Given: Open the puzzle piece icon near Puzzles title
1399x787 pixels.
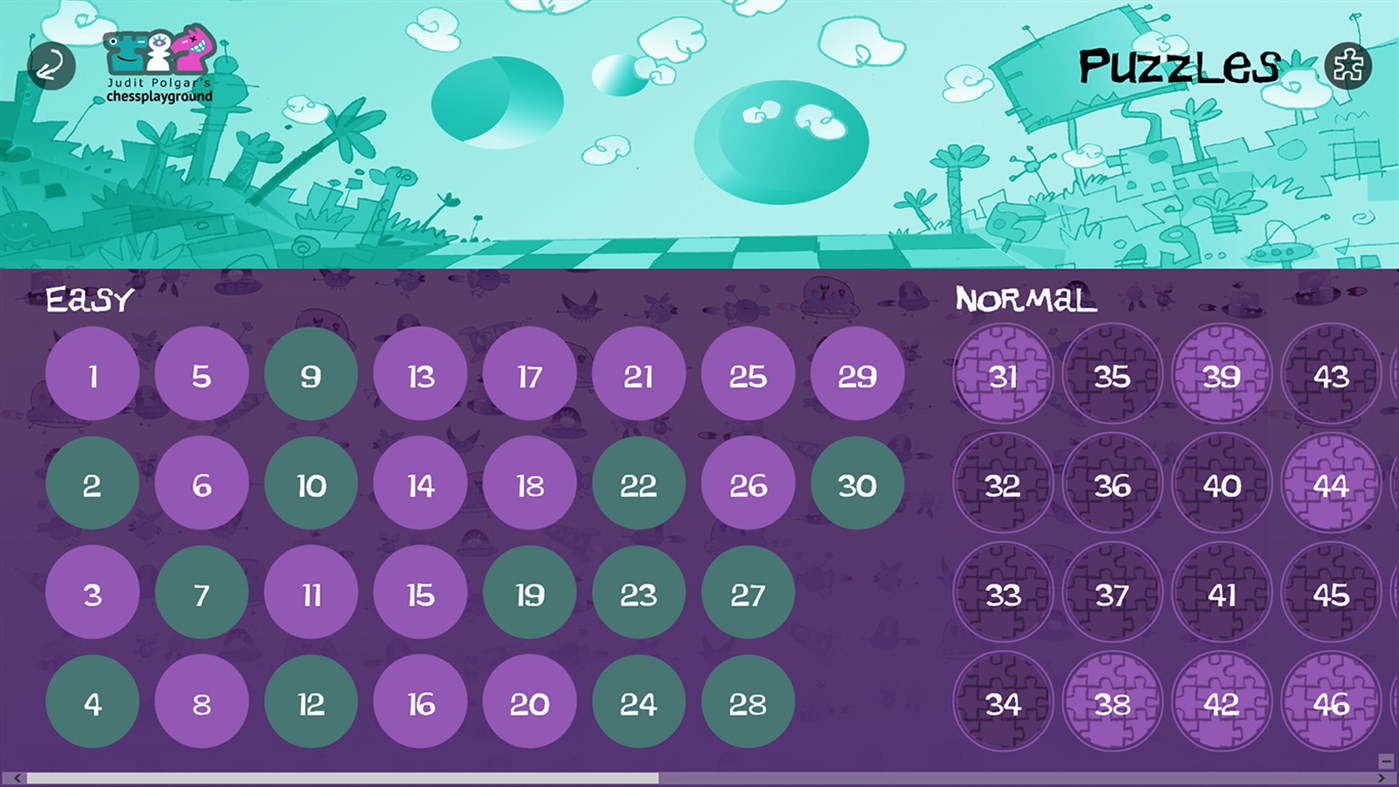Looking at the screenshot, I should pyautogui.click(x=1350, y=66).
